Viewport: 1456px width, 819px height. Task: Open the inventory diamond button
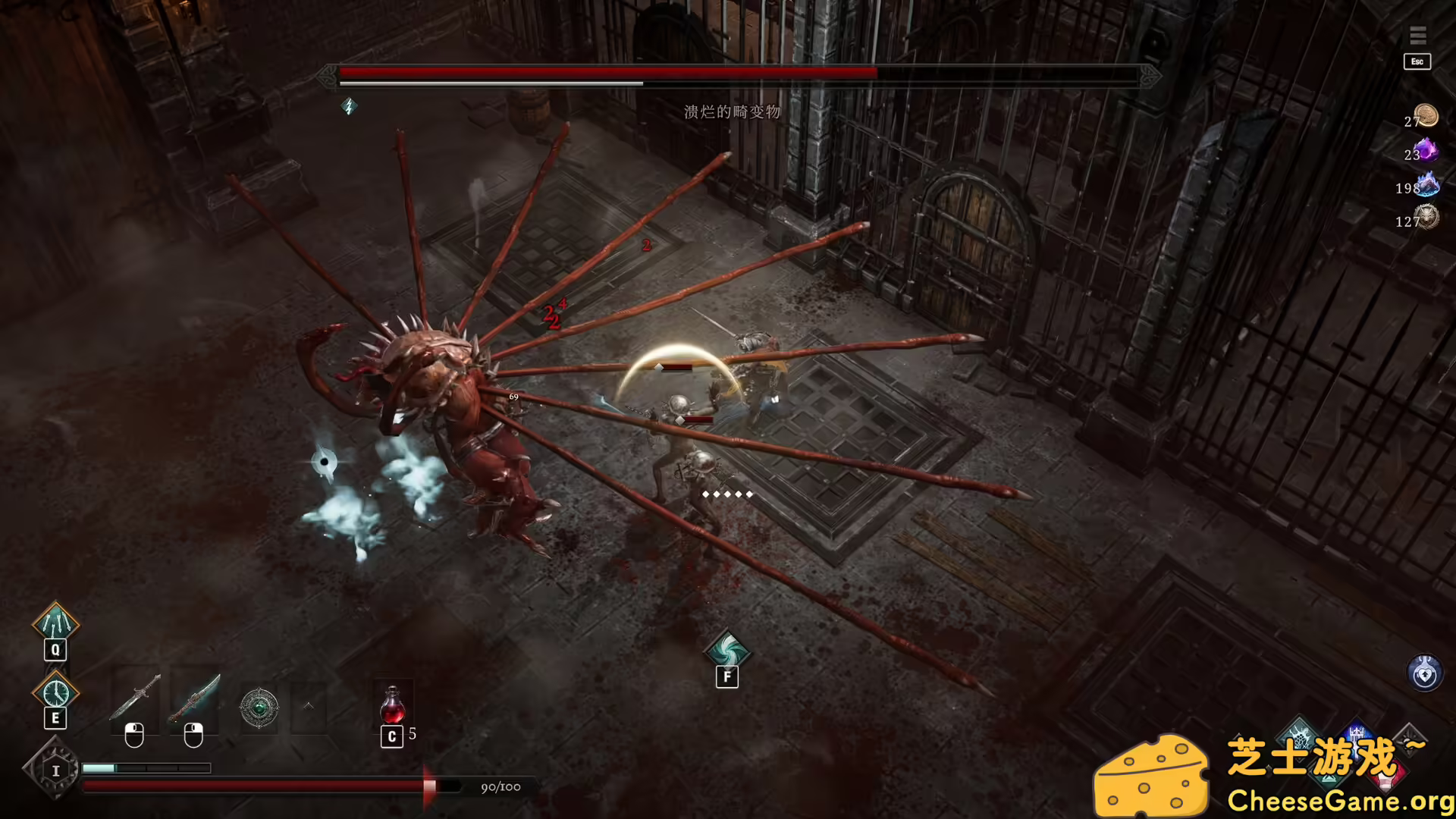55,770
